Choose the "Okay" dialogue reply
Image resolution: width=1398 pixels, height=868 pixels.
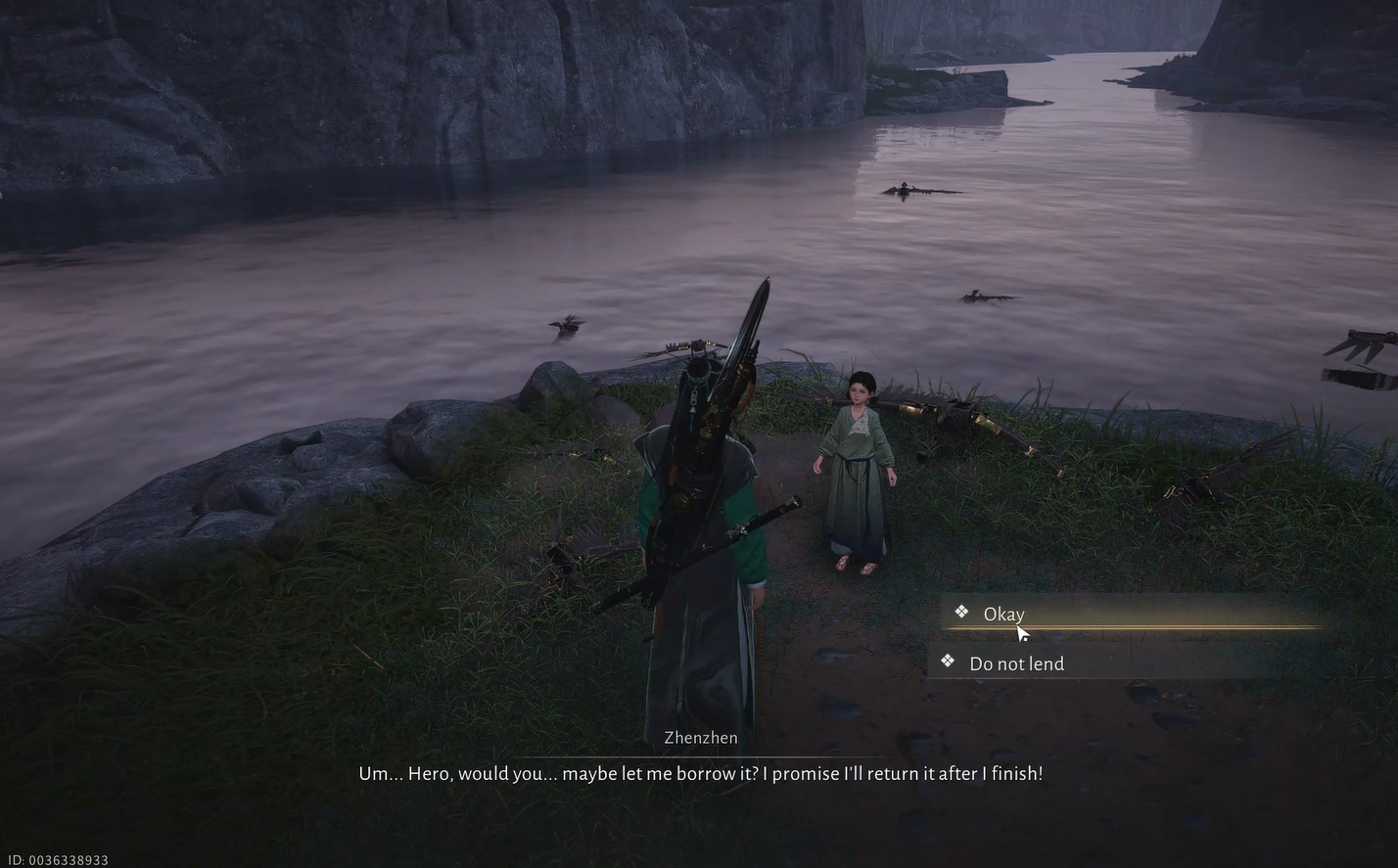point(1004,614)
